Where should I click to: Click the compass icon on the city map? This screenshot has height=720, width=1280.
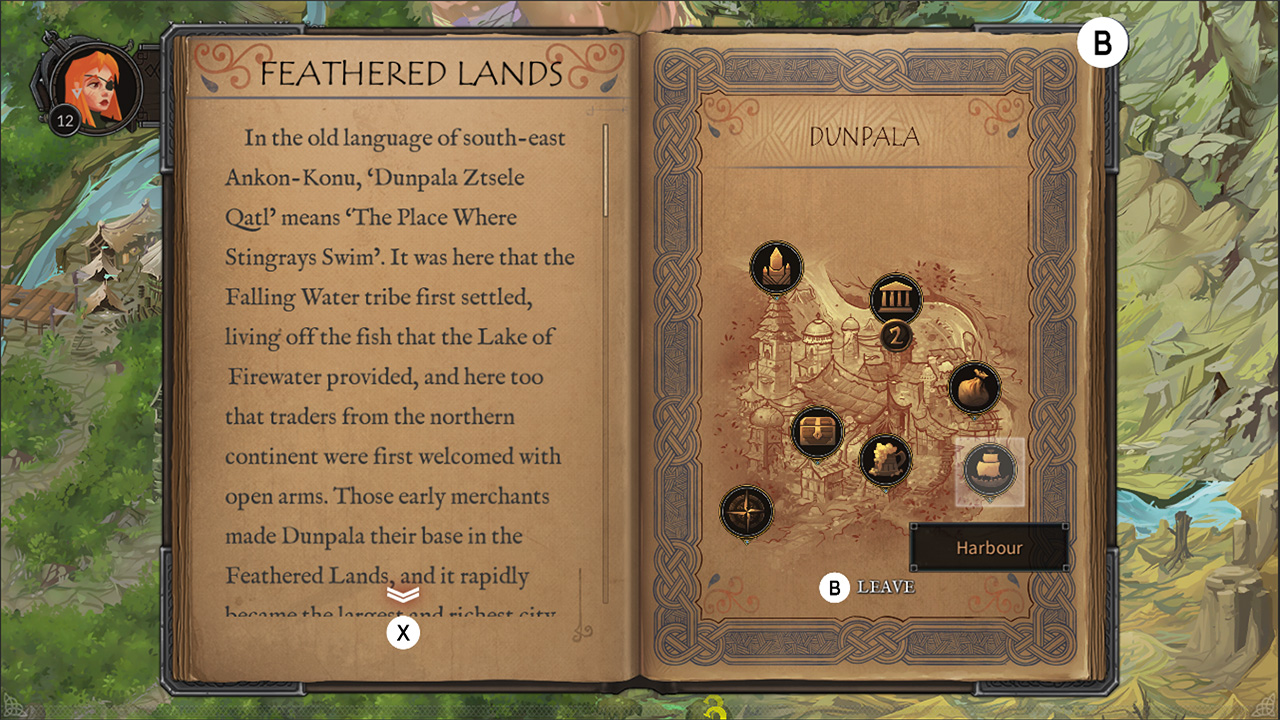tap(745, 510)
